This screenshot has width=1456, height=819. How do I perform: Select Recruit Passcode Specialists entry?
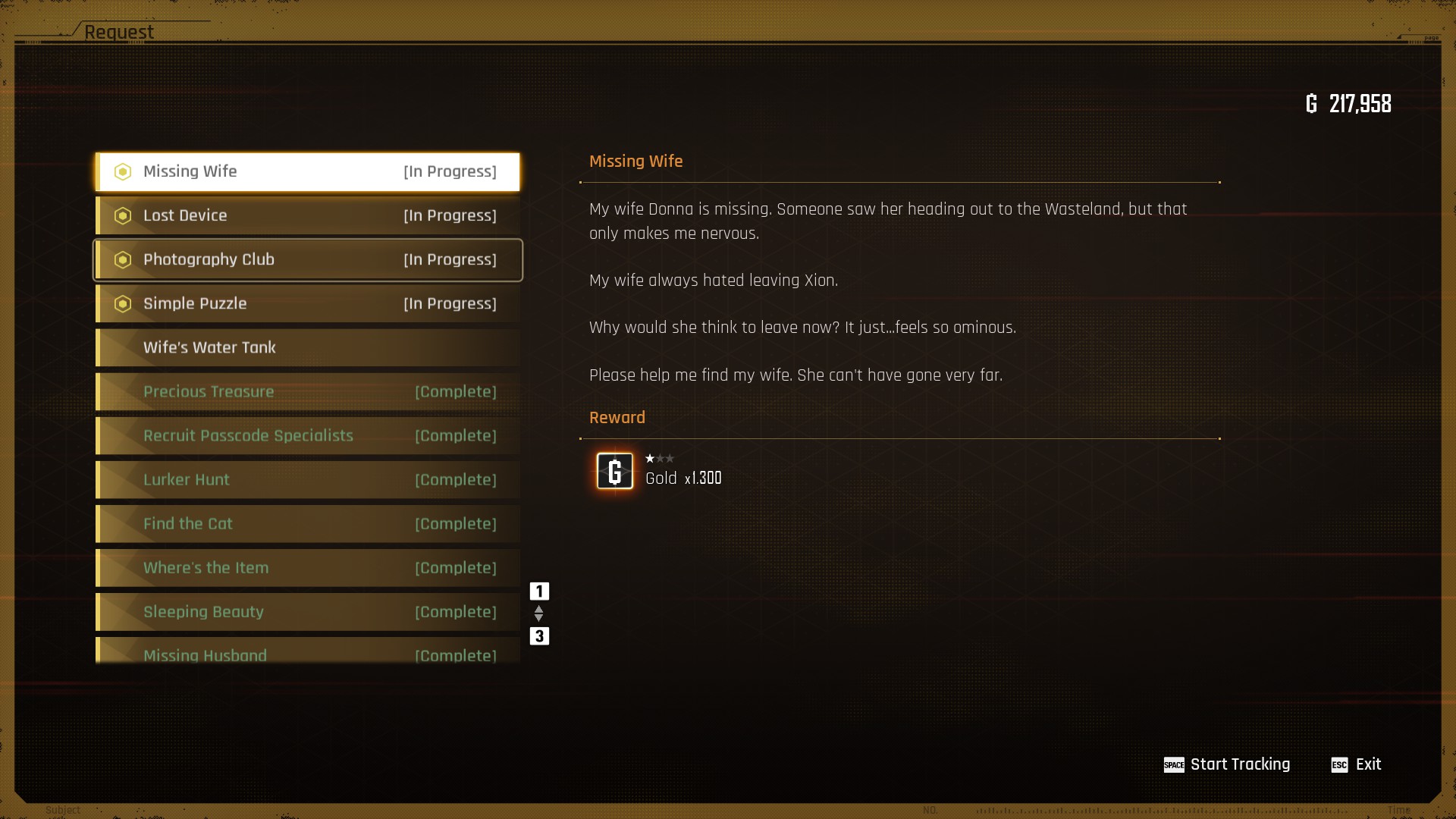tap(307, 436)
